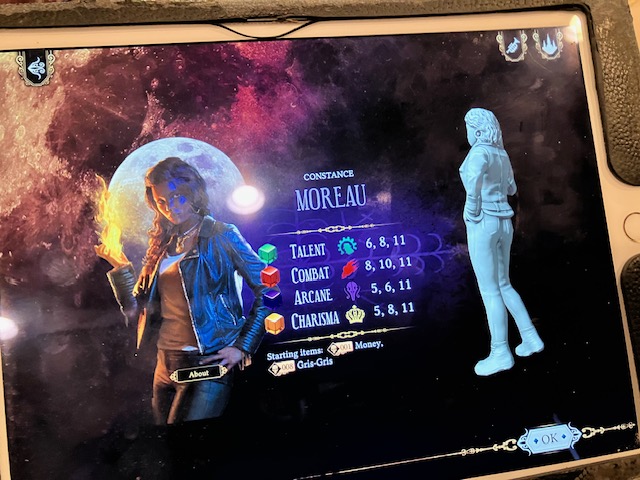Open Constance Moreau's About page
This screenshot has height=480, width=640.
coord(199,374)
